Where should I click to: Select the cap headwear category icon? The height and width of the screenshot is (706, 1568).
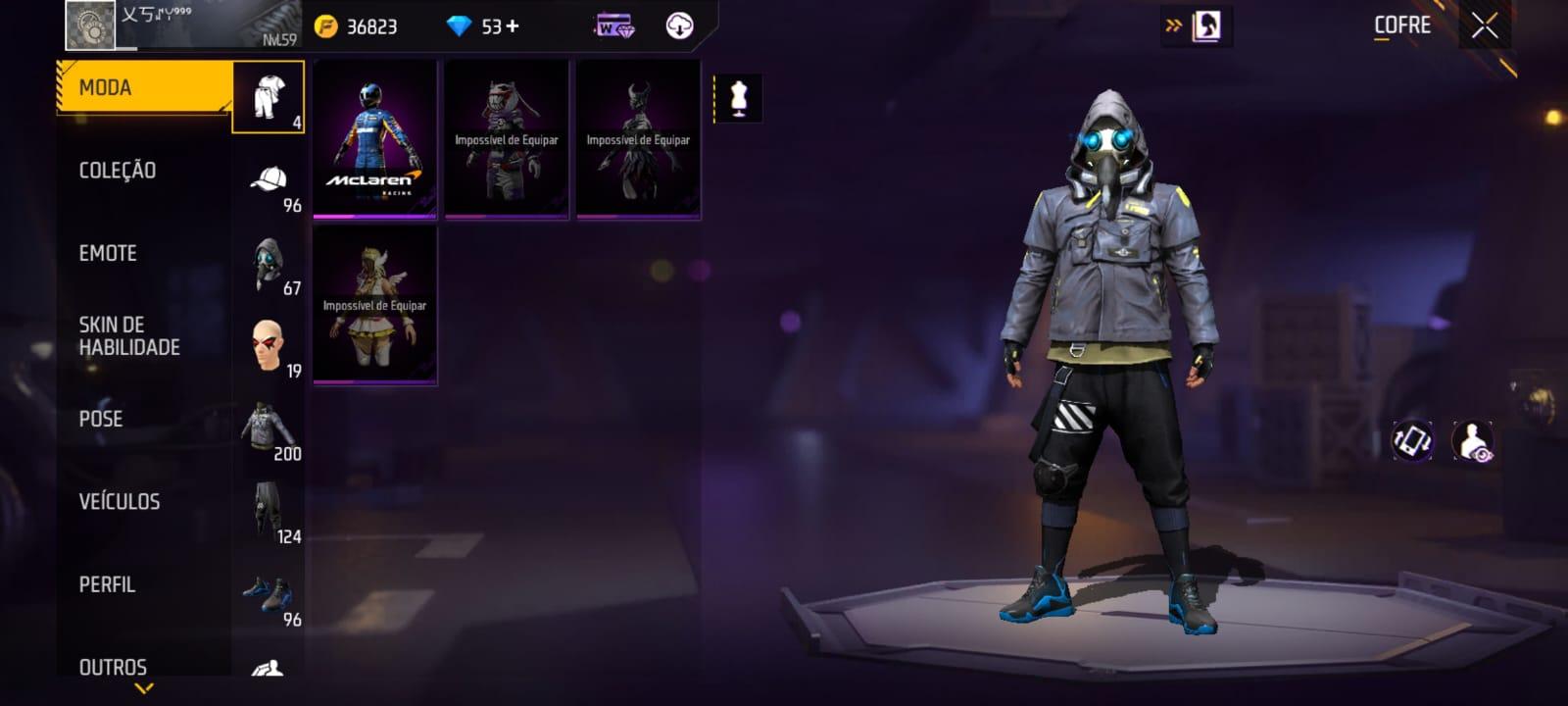pos(269,180)
